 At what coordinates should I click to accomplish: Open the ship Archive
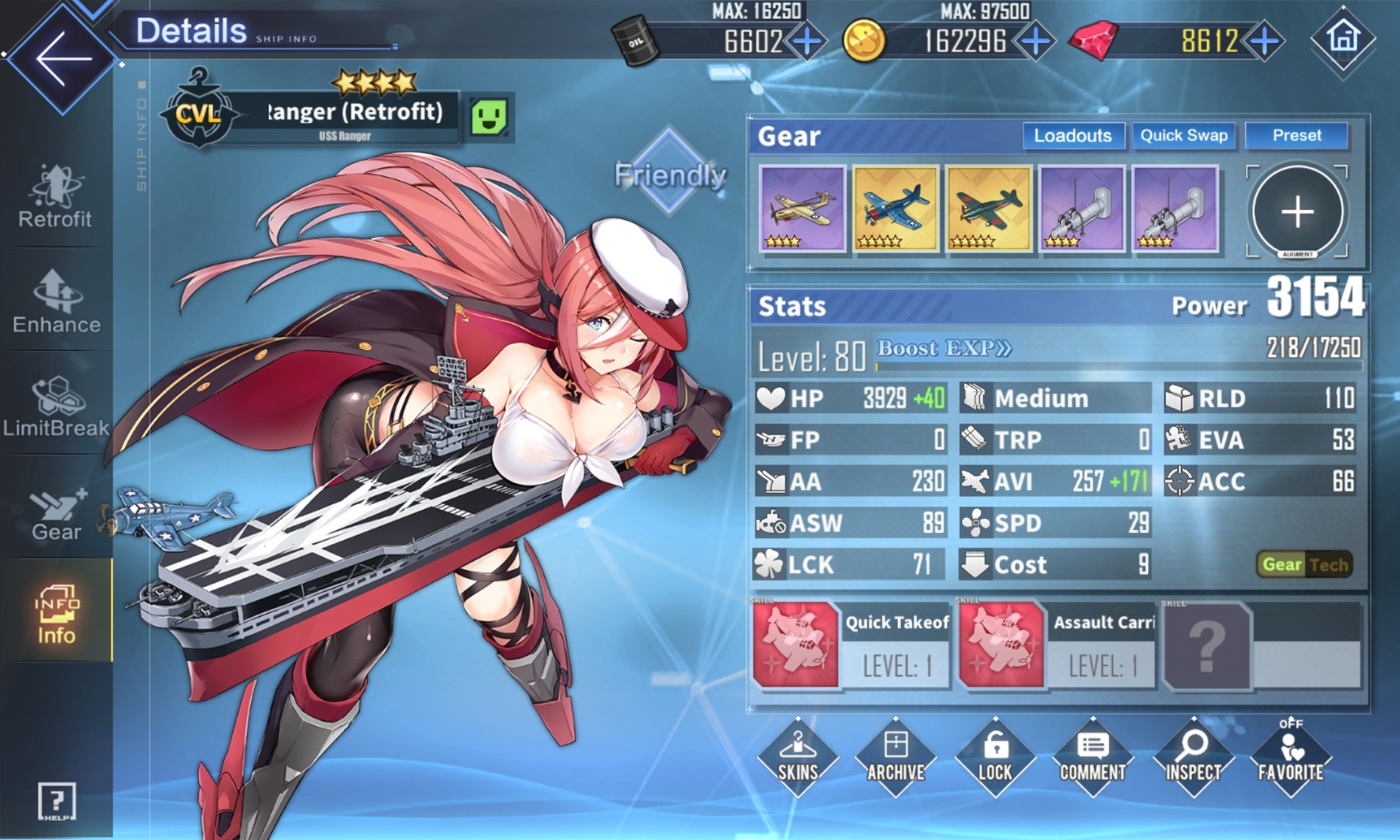pyautogui.click(x=895, y=757)
